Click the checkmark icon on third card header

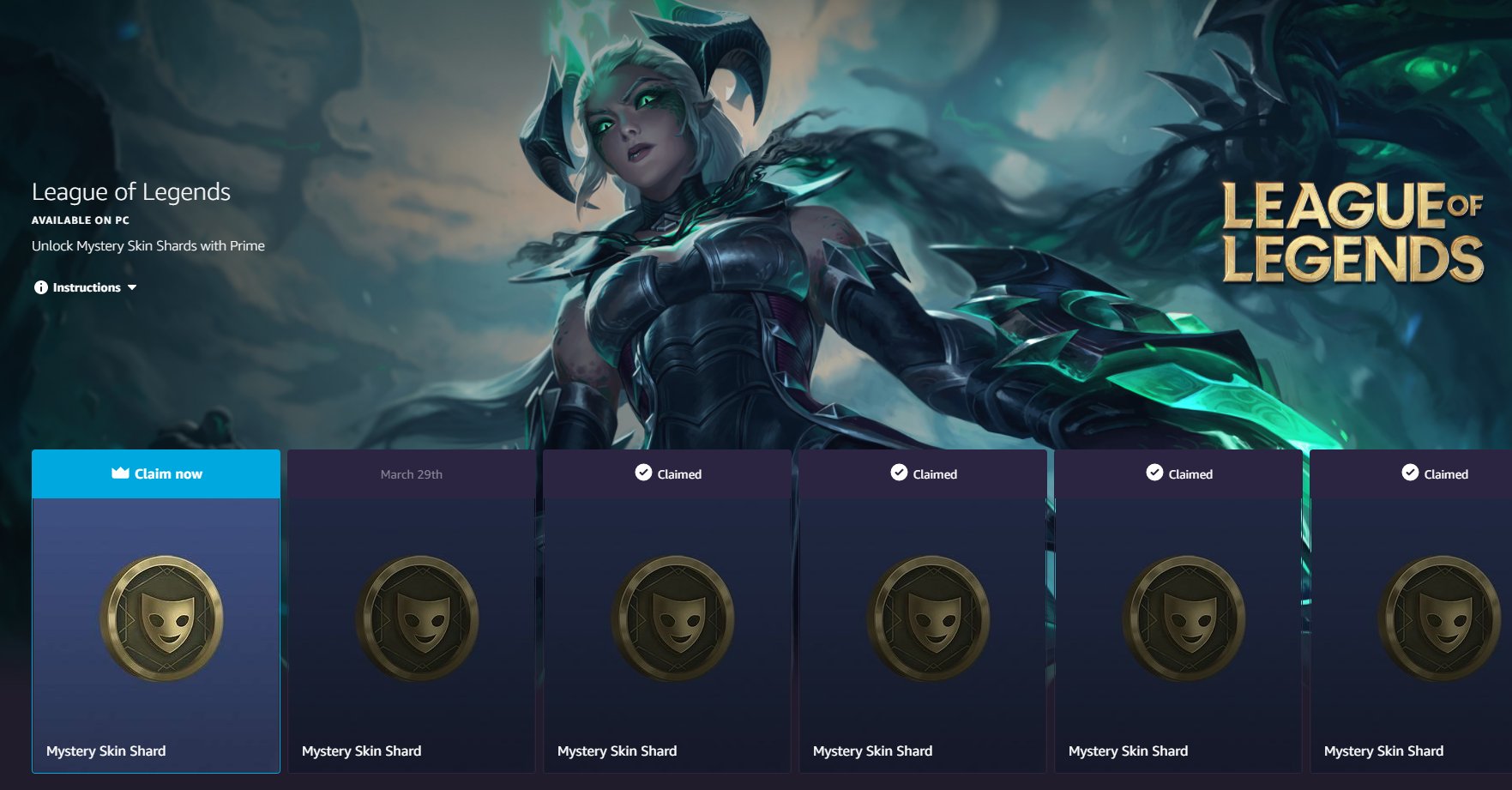642,473
